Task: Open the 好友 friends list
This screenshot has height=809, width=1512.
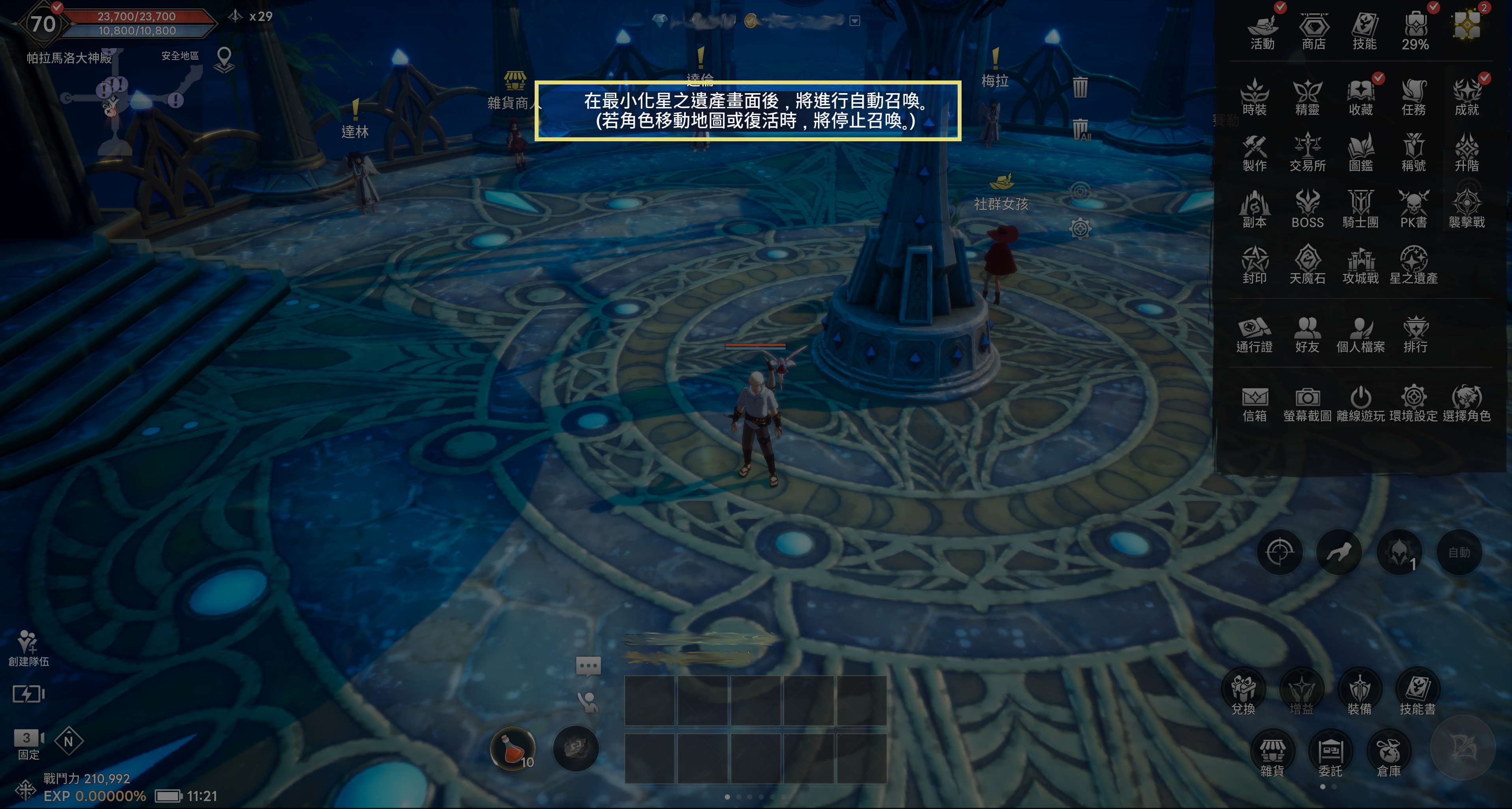Action: [x=1307, y=334]
